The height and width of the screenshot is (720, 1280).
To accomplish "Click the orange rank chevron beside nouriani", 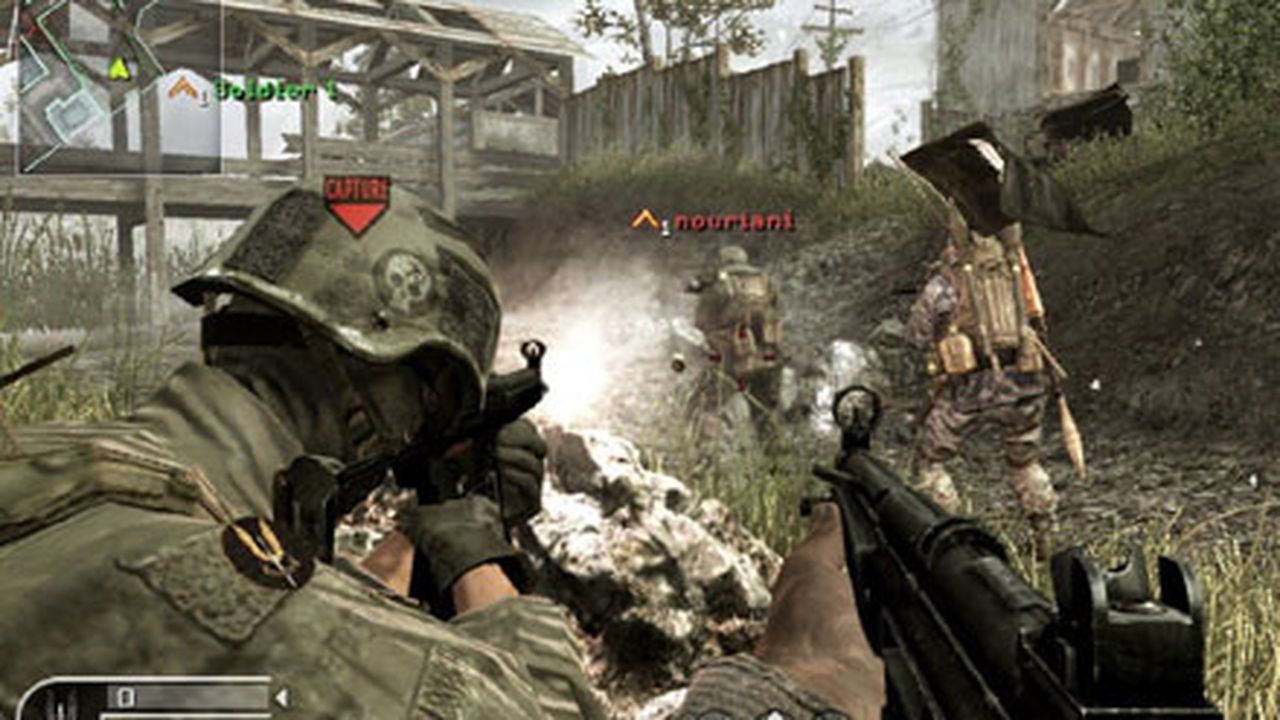I will pos(645,218).
